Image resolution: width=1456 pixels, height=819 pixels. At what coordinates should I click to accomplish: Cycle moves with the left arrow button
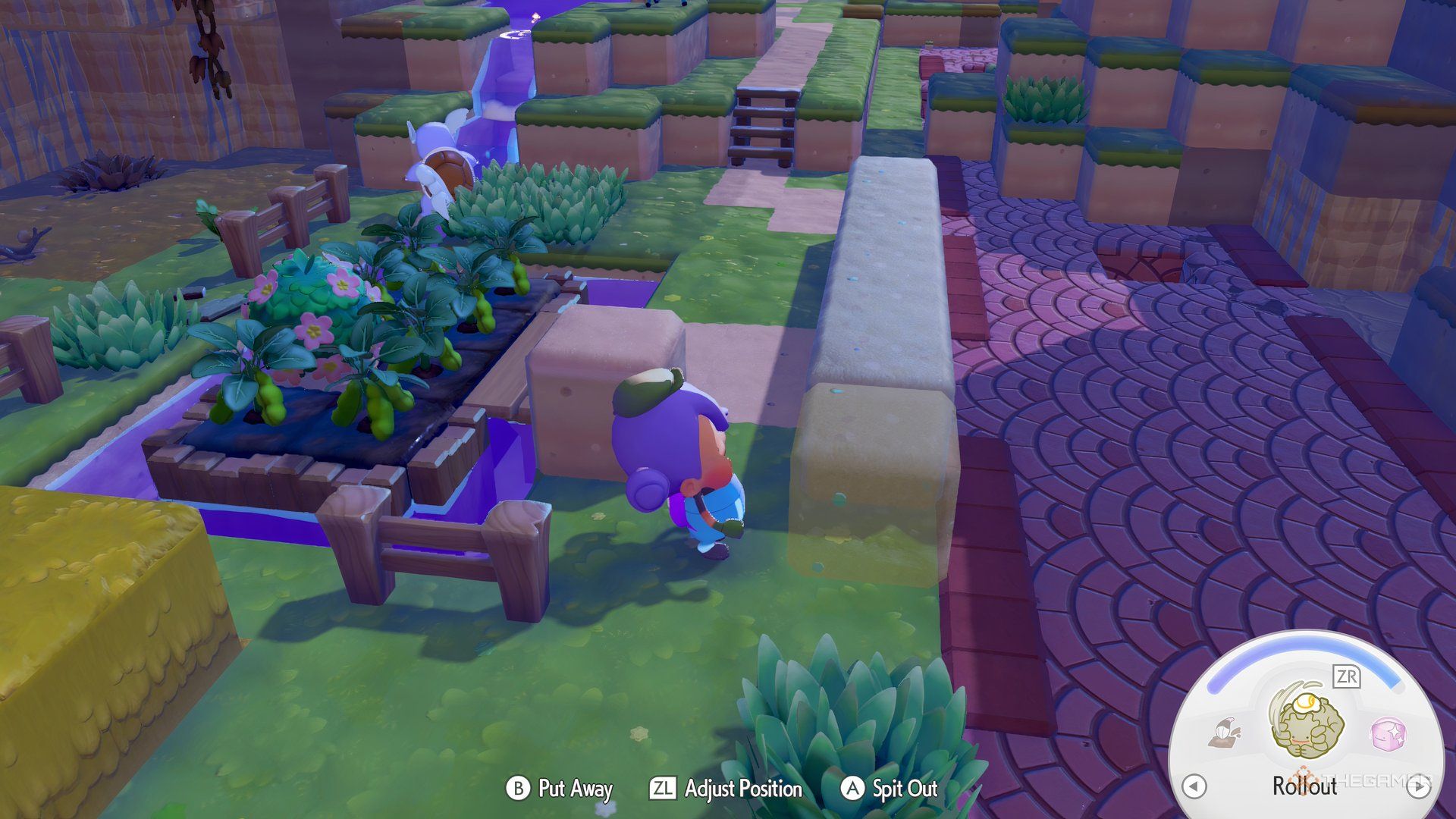click(x=1194, y=786)
